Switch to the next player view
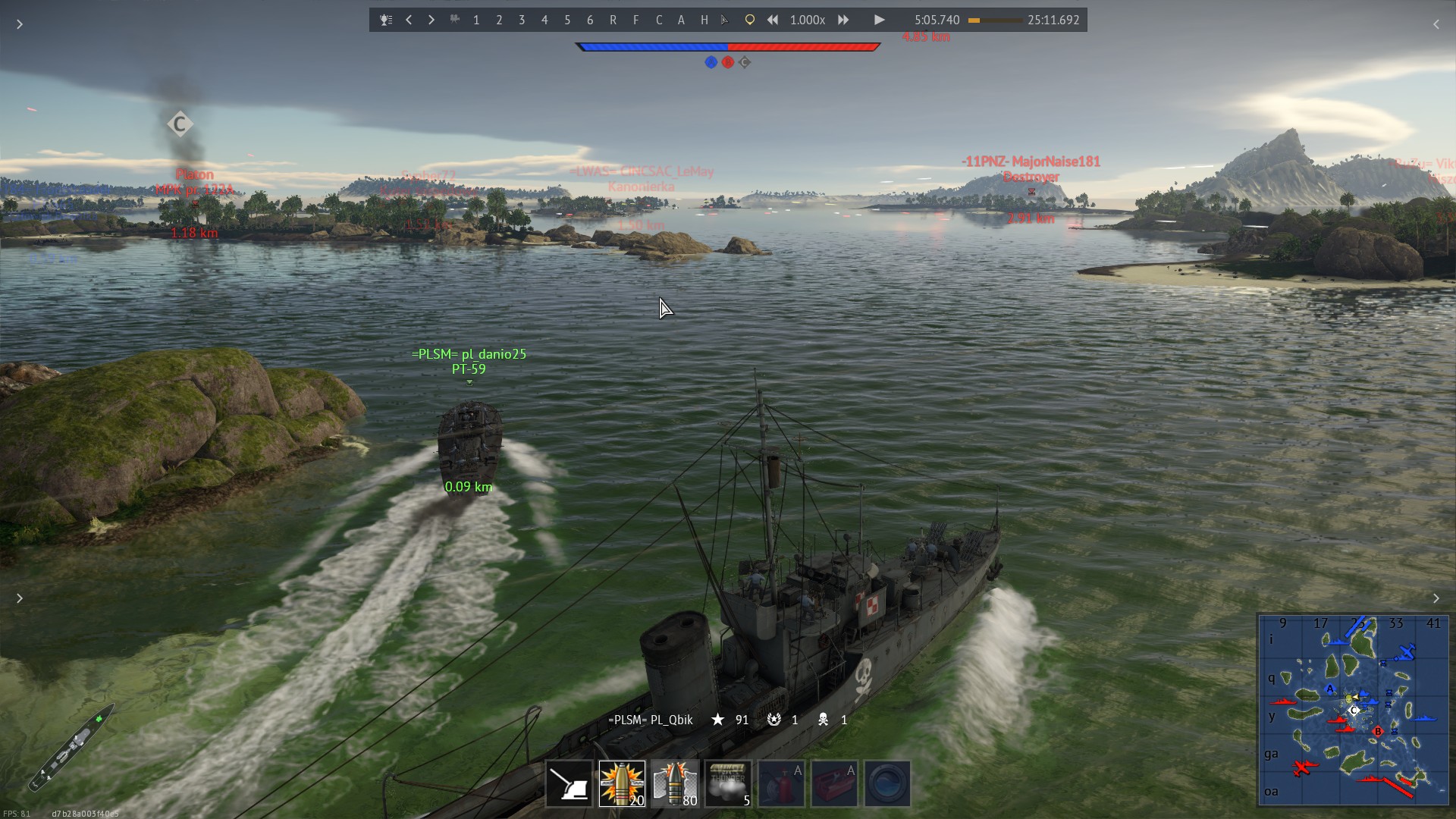Viewport: 1456px width, 819px height. (x=431, y=20)
